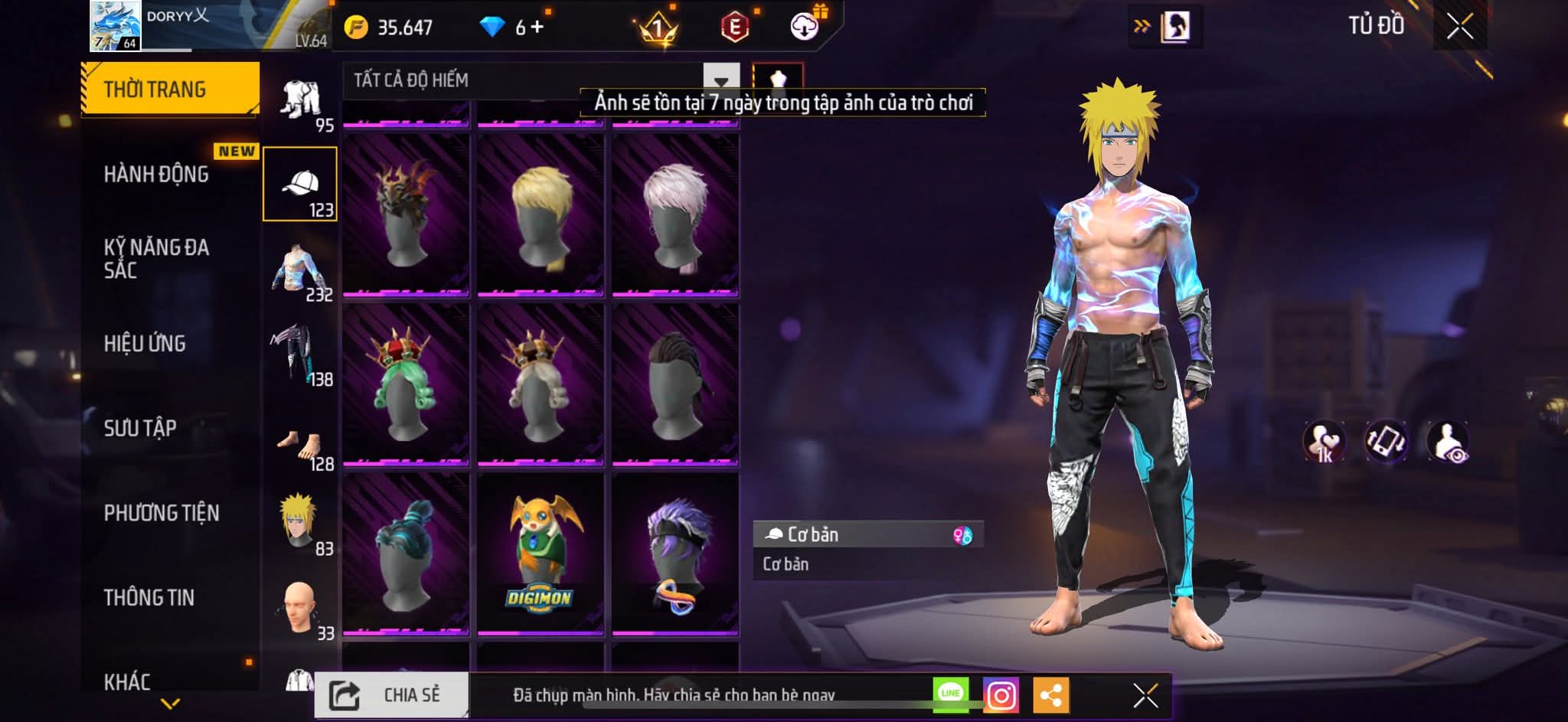Pick the green curly wig with crown
The image size is (1568, 722).
pos(405,385)
